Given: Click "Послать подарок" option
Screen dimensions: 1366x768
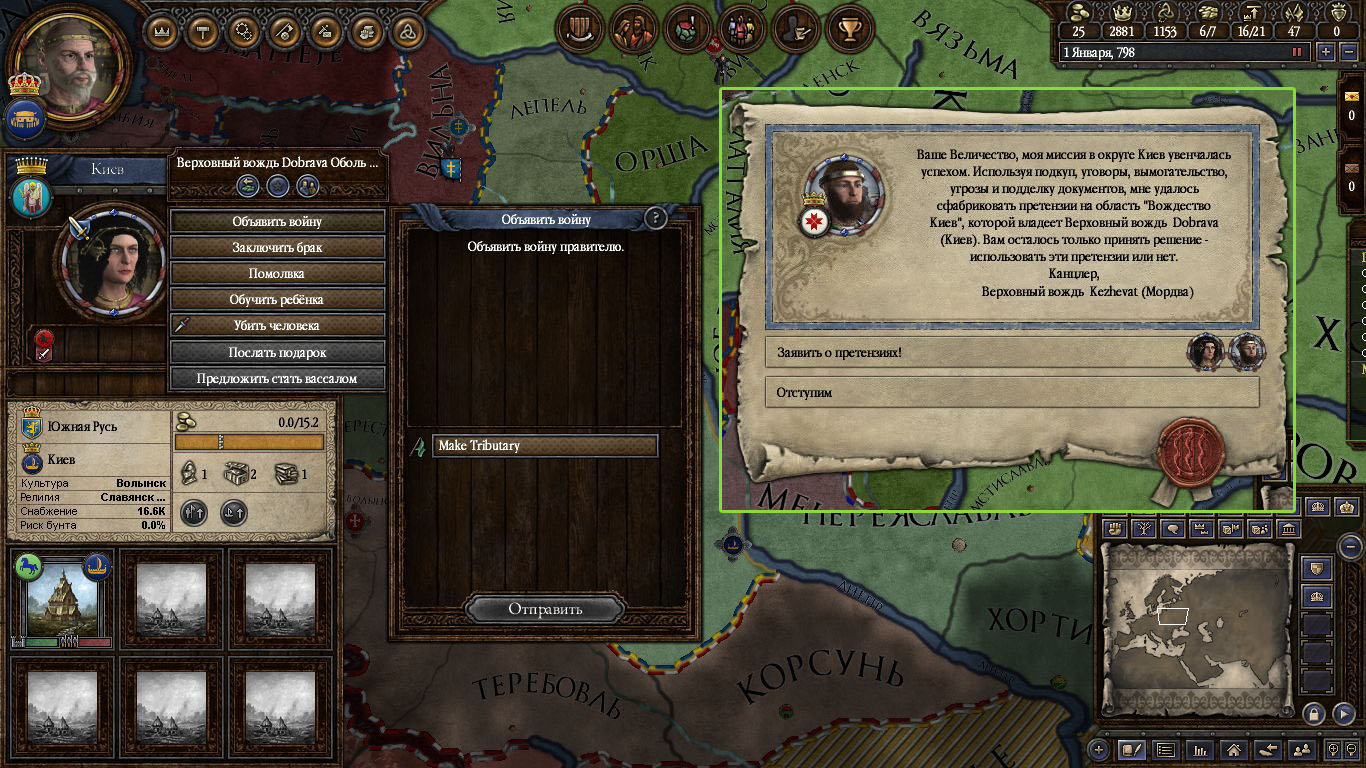Looking at the screenshot, I should coord(277,352).
